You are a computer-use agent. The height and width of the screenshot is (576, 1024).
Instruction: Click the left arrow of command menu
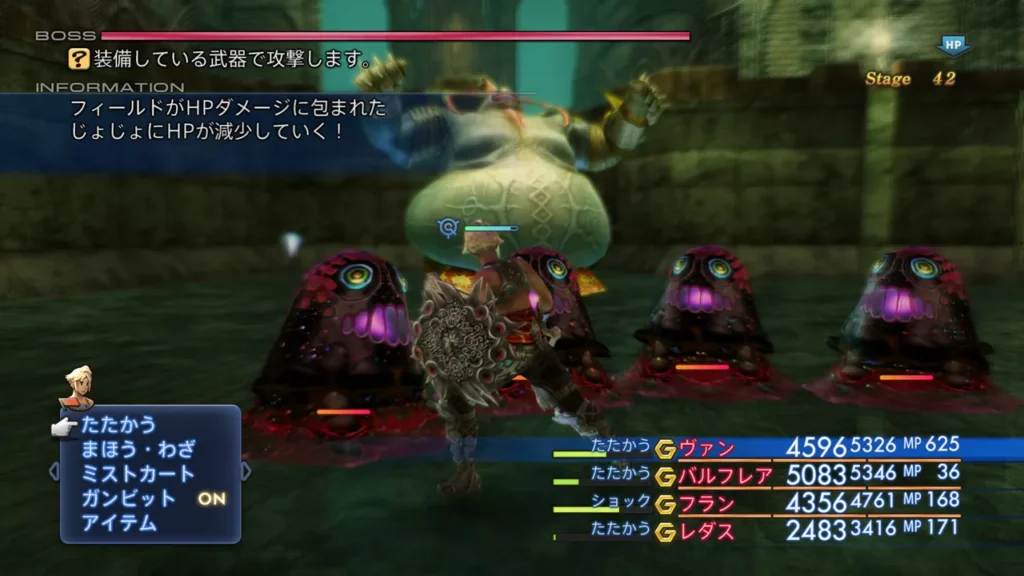click(x=55, y=472)
